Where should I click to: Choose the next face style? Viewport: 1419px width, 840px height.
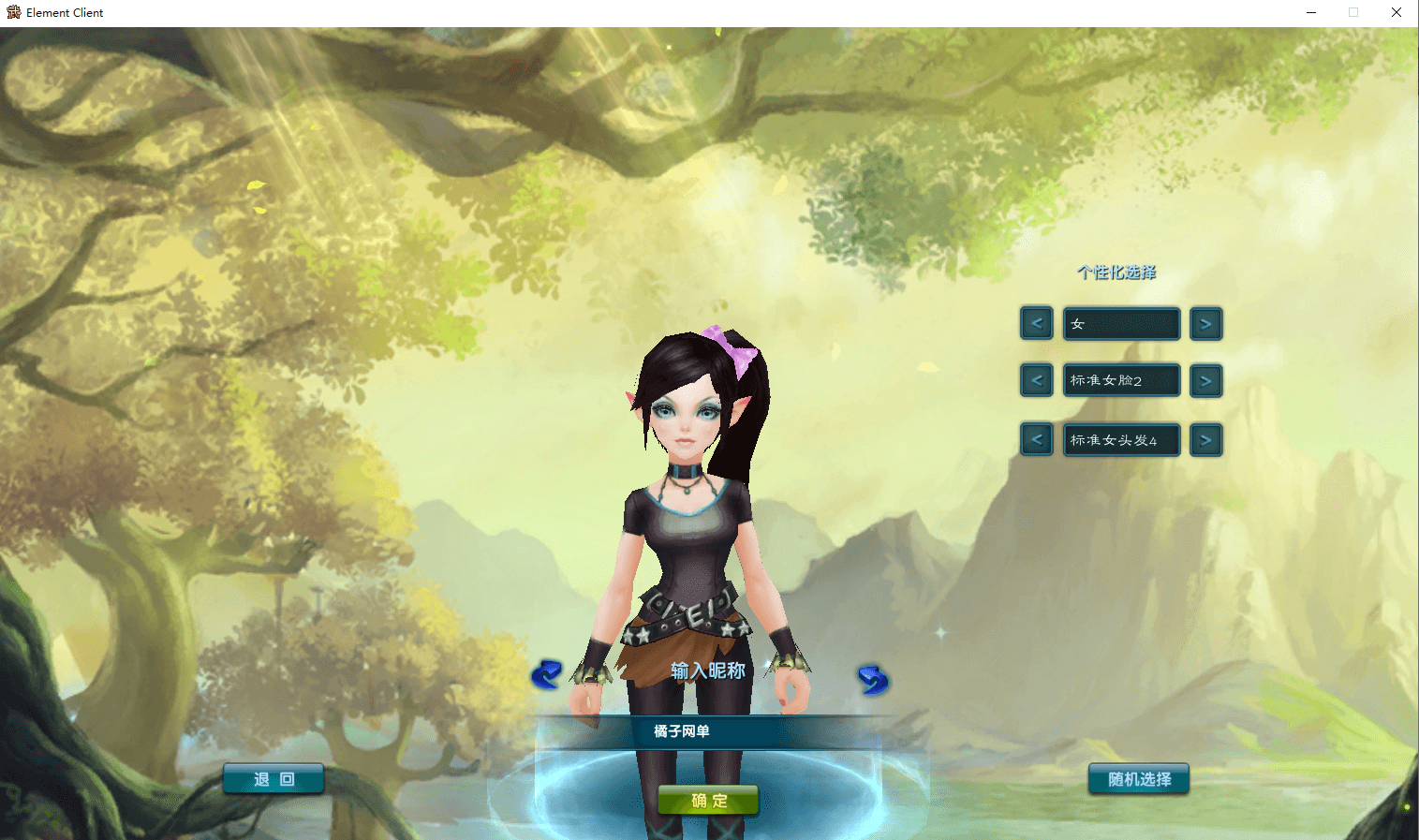(1205, 381)
